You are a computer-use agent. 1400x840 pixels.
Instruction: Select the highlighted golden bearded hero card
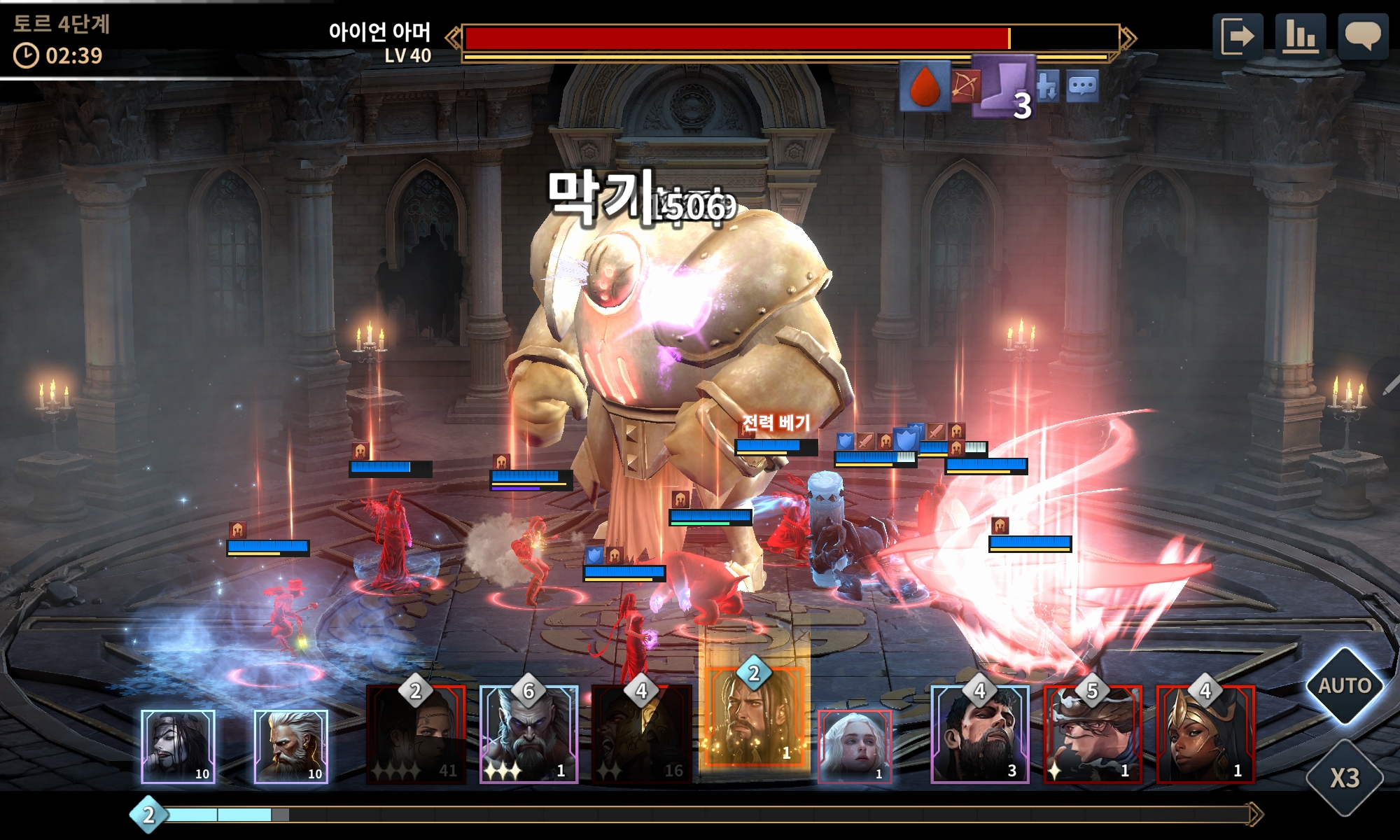coord(753,717)
